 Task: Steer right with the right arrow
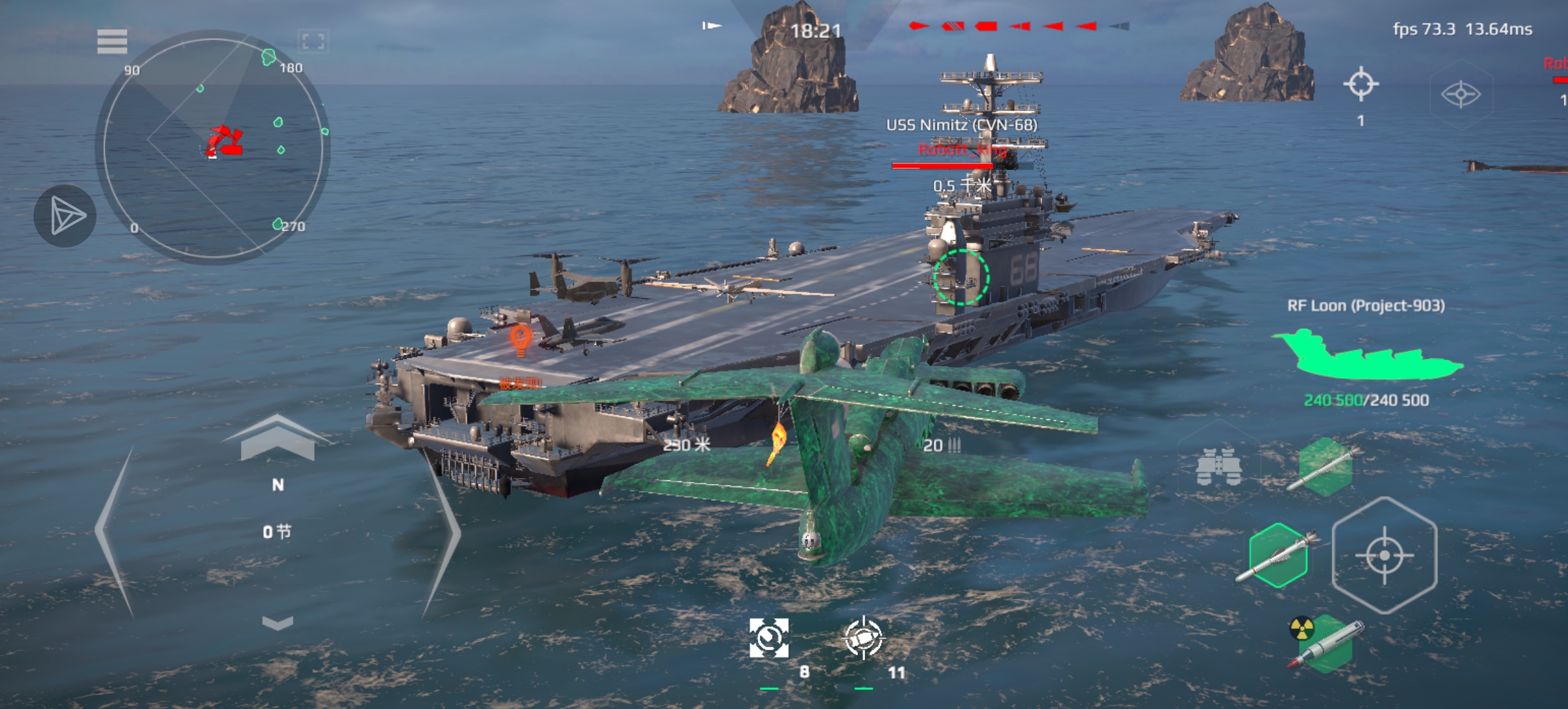[x=442, y=532]
